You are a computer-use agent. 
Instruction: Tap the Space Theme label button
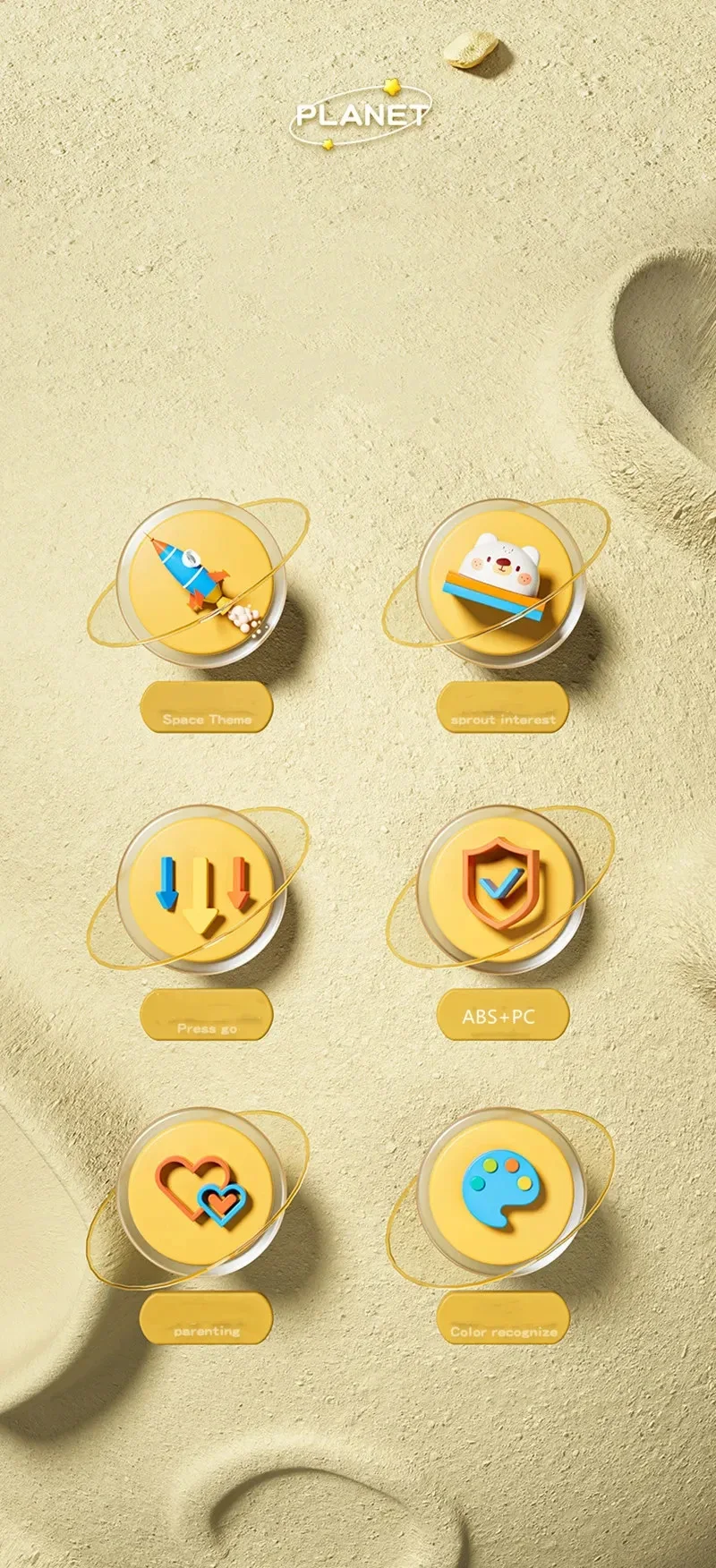pyautogui.click(x=207, y=708)
